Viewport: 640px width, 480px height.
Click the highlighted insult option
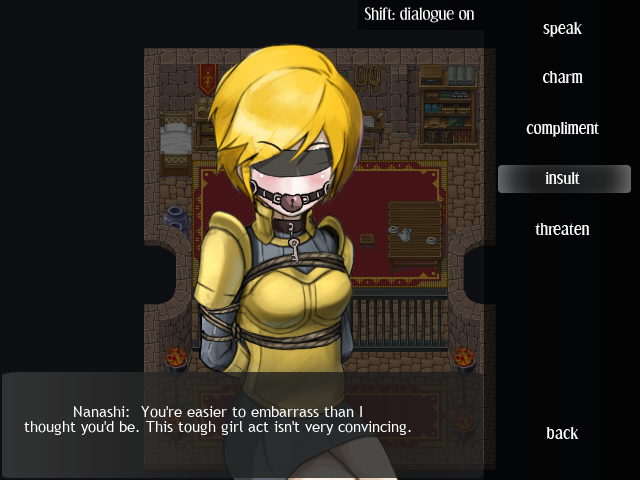click(563, 179)
